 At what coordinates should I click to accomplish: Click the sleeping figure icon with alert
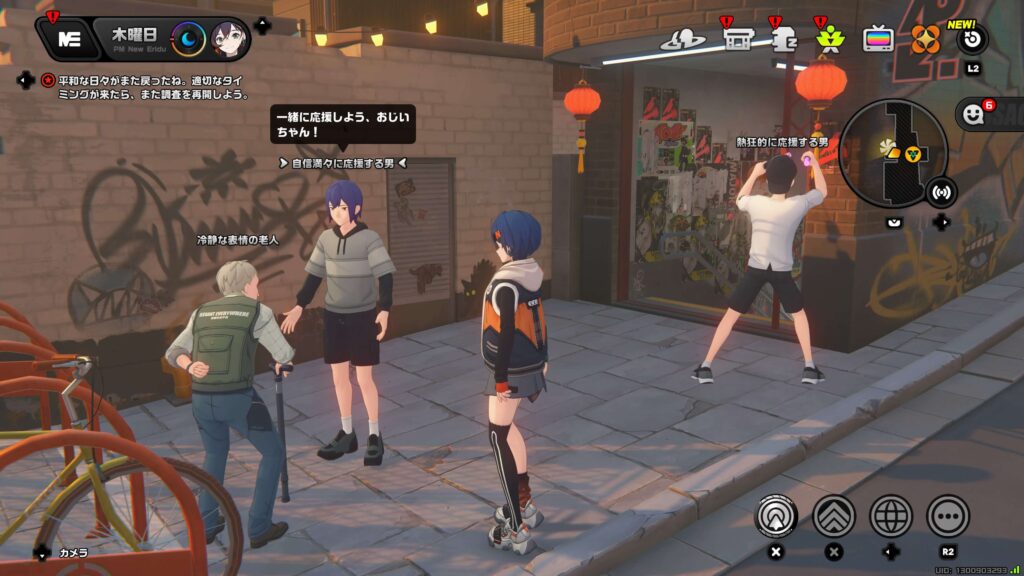783,39
